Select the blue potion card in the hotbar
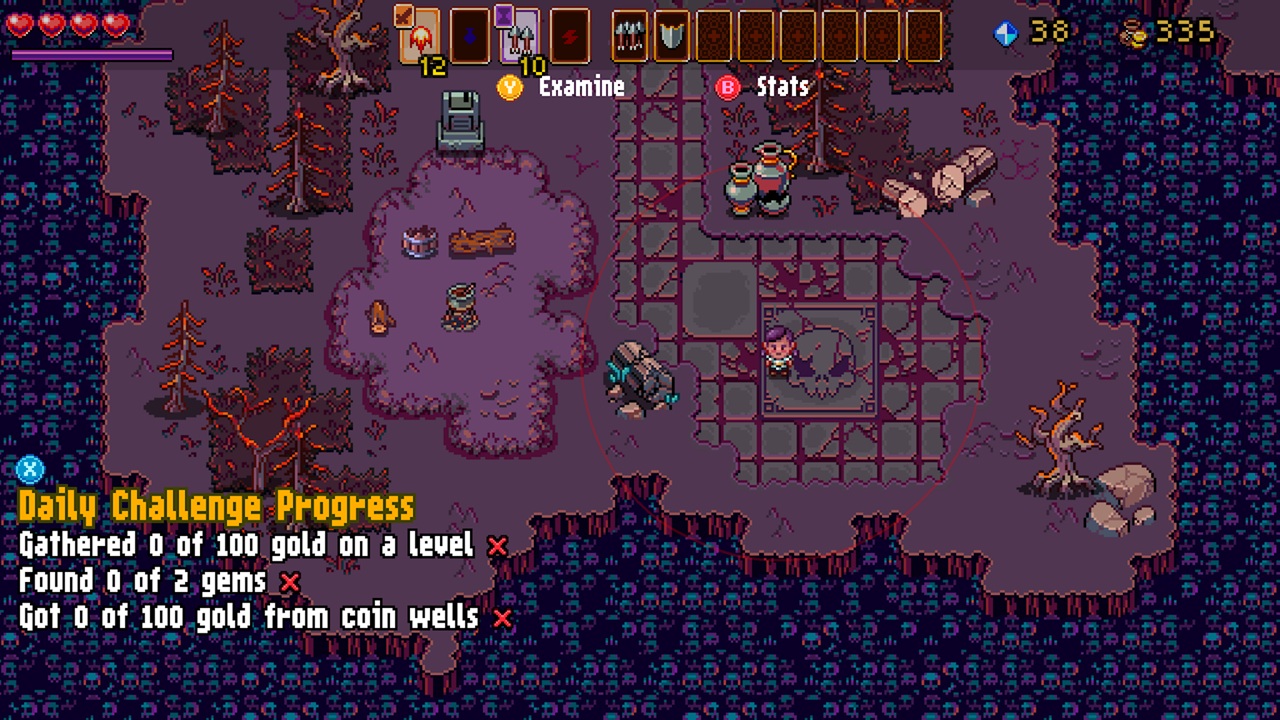The width and height of the screenshot is (1280, 720). coord(470,36)
